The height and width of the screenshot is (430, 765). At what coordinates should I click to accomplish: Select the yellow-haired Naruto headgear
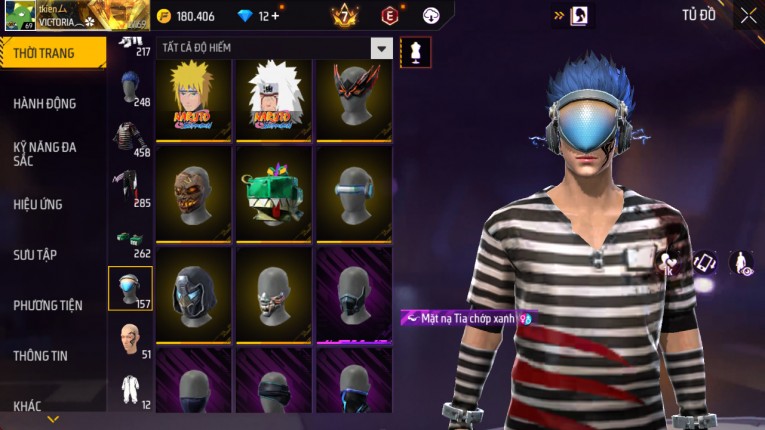(193, 98)
